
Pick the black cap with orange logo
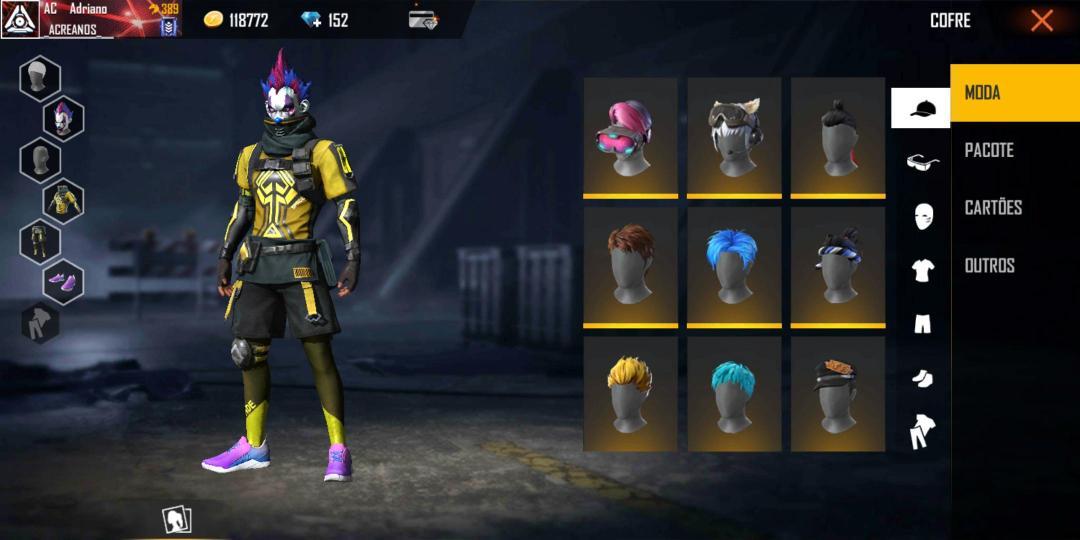click(837, 393)
